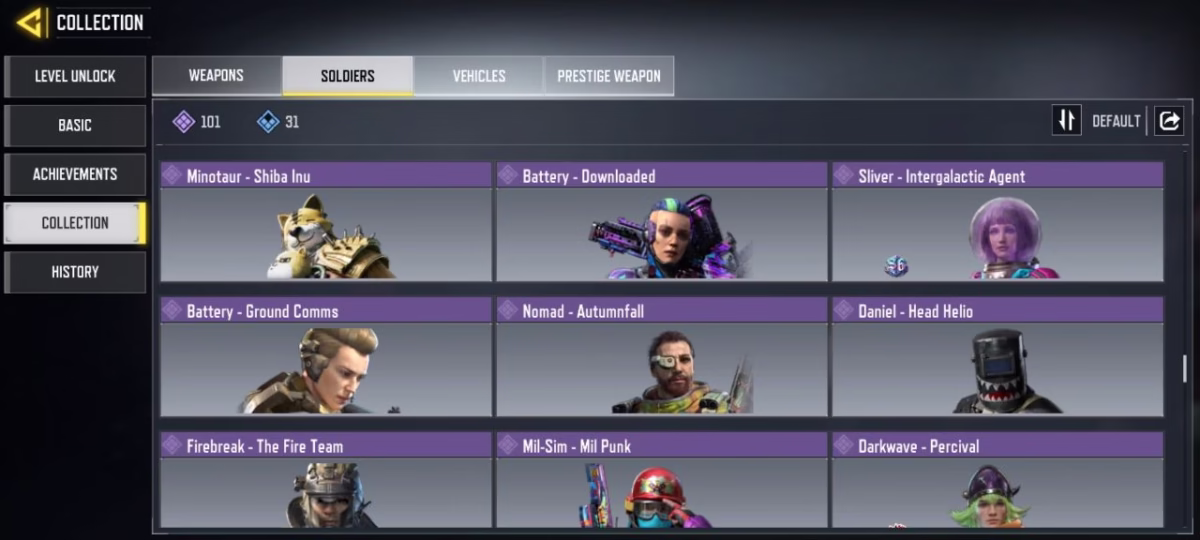Go back using the yellow arrow
The width and height of the screenshot is (1200, 540).
(x=30, y=22)
